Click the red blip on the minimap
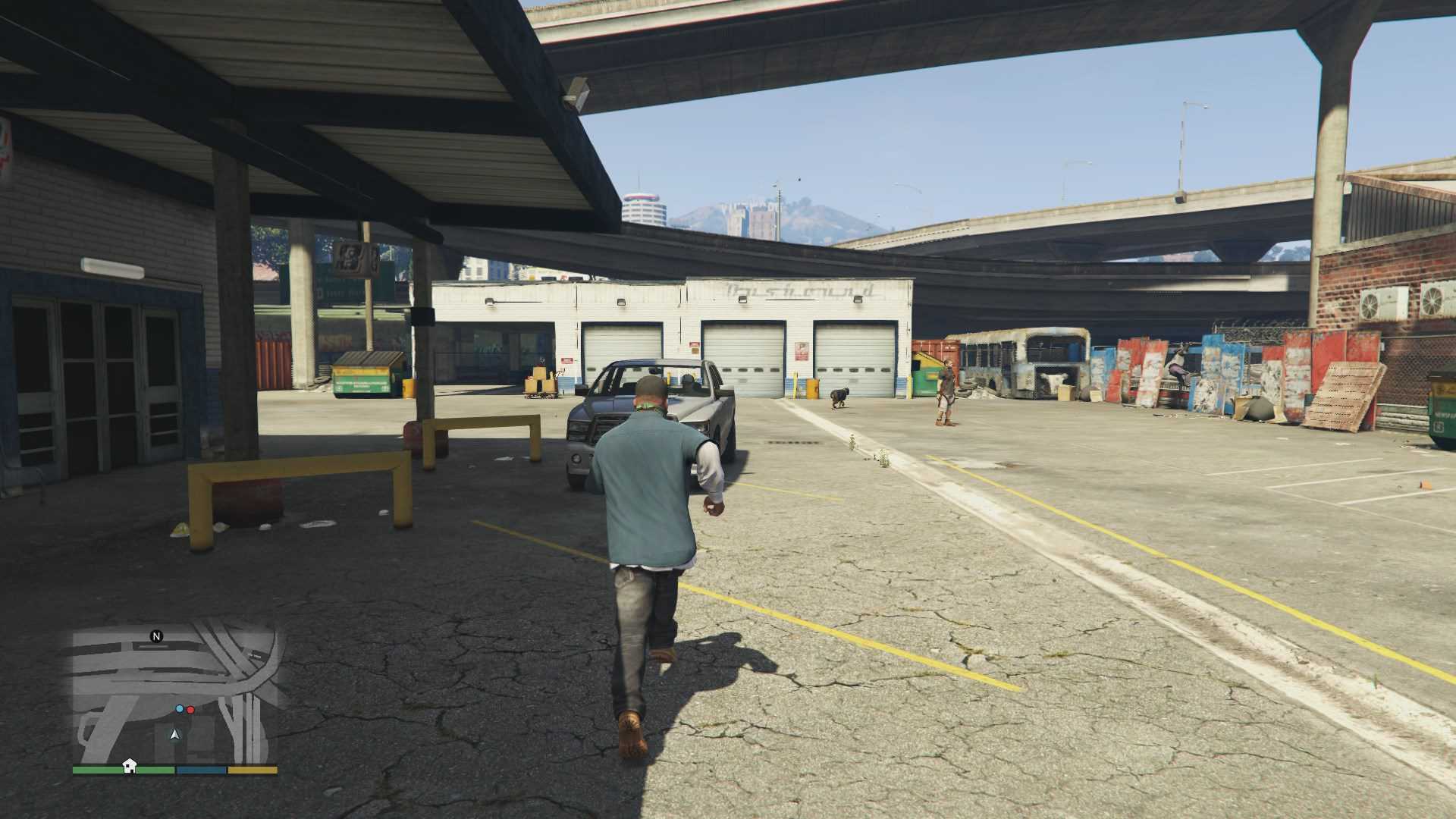 coord(190,710)
